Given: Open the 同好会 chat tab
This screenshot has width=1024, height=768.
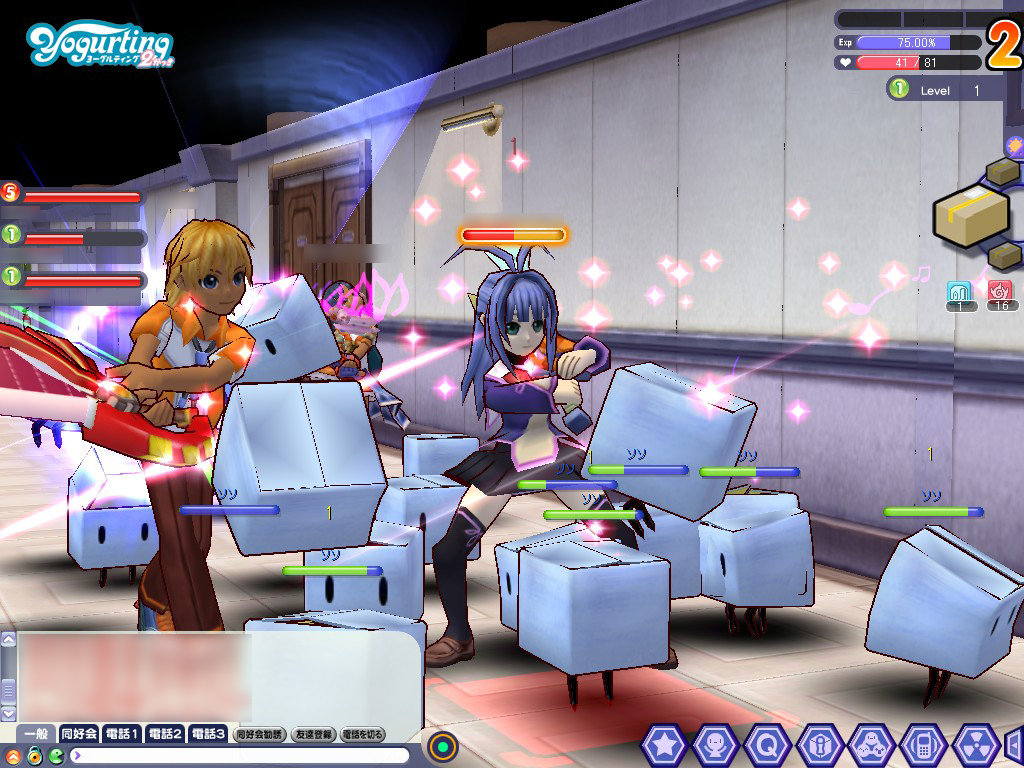Looking at the screenshot, I should [x=79, y=734].
